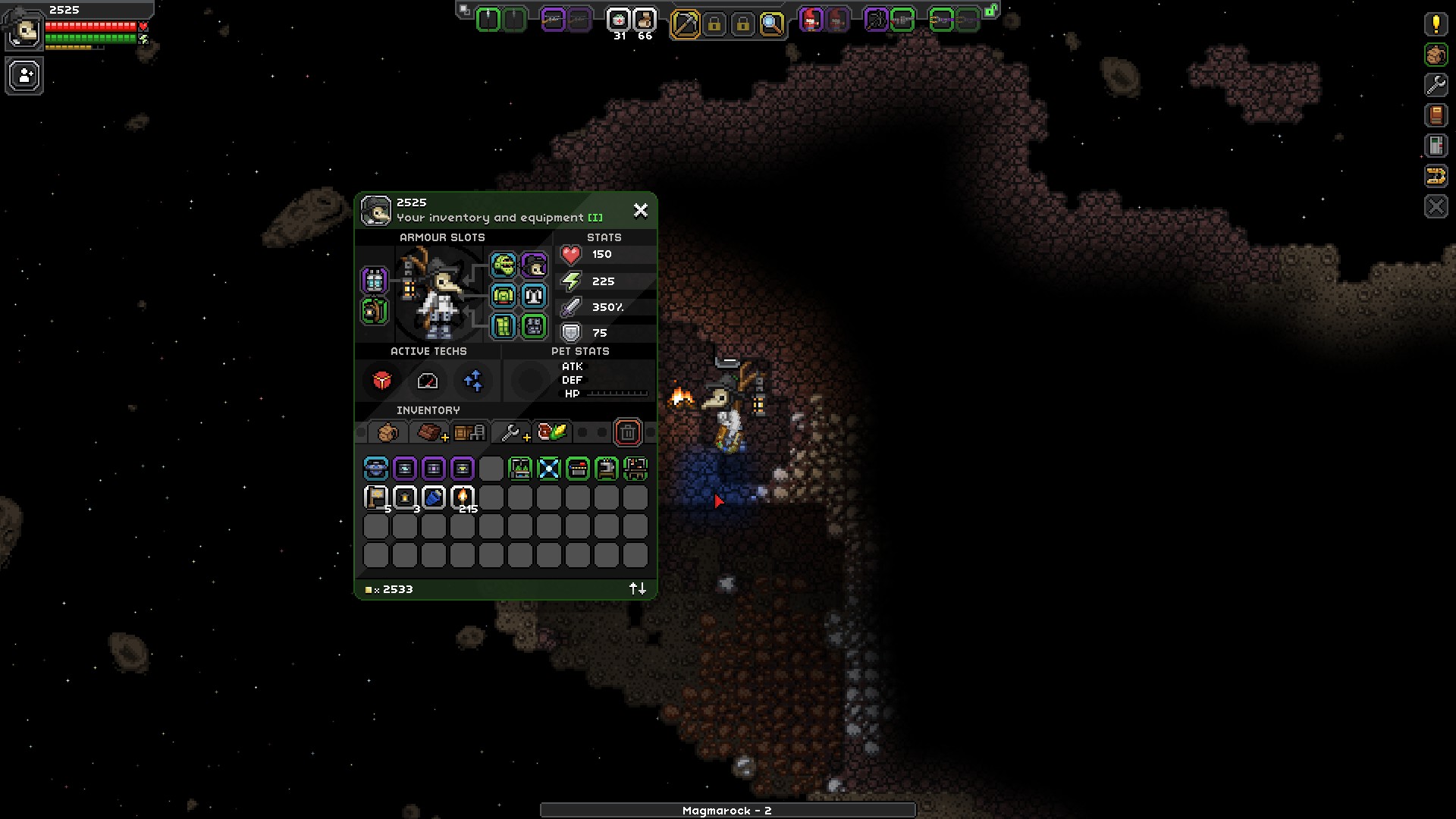Select the multi-jump tech icon
Screen dimensions: 1456x819
473,381
